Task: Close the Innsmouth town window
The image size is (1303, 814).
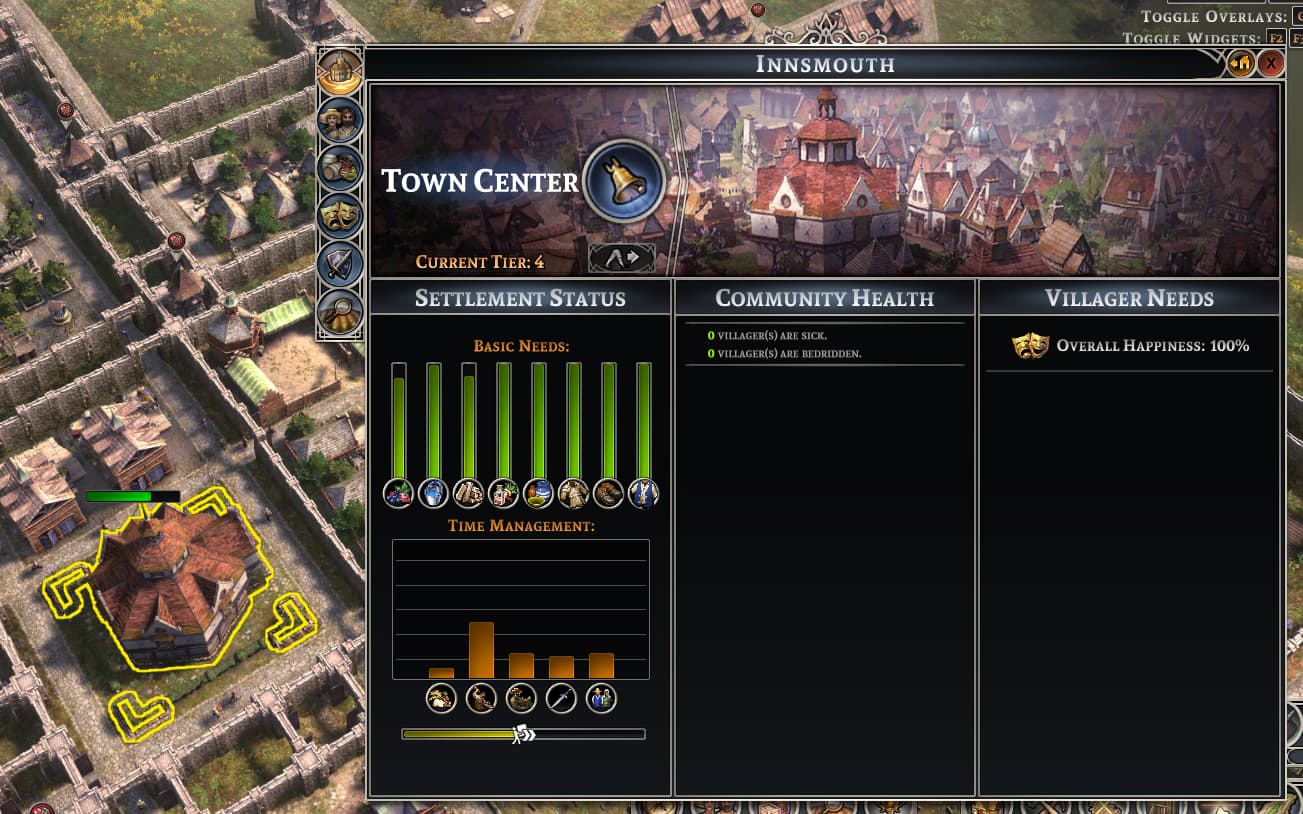Action: [x=1270, y=64]
